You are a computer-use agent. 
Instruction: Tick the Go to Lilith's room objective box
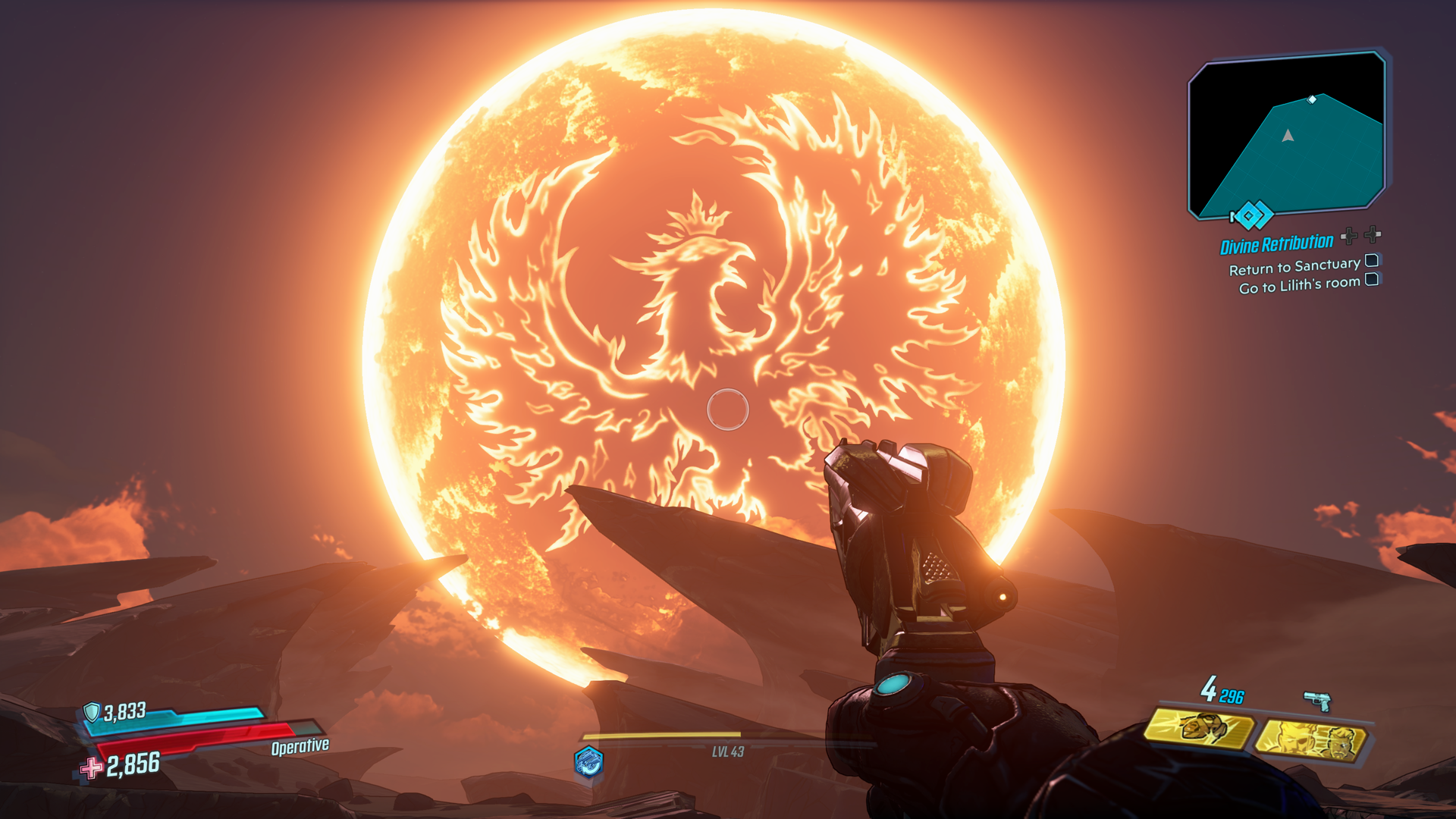(1371, 280)
